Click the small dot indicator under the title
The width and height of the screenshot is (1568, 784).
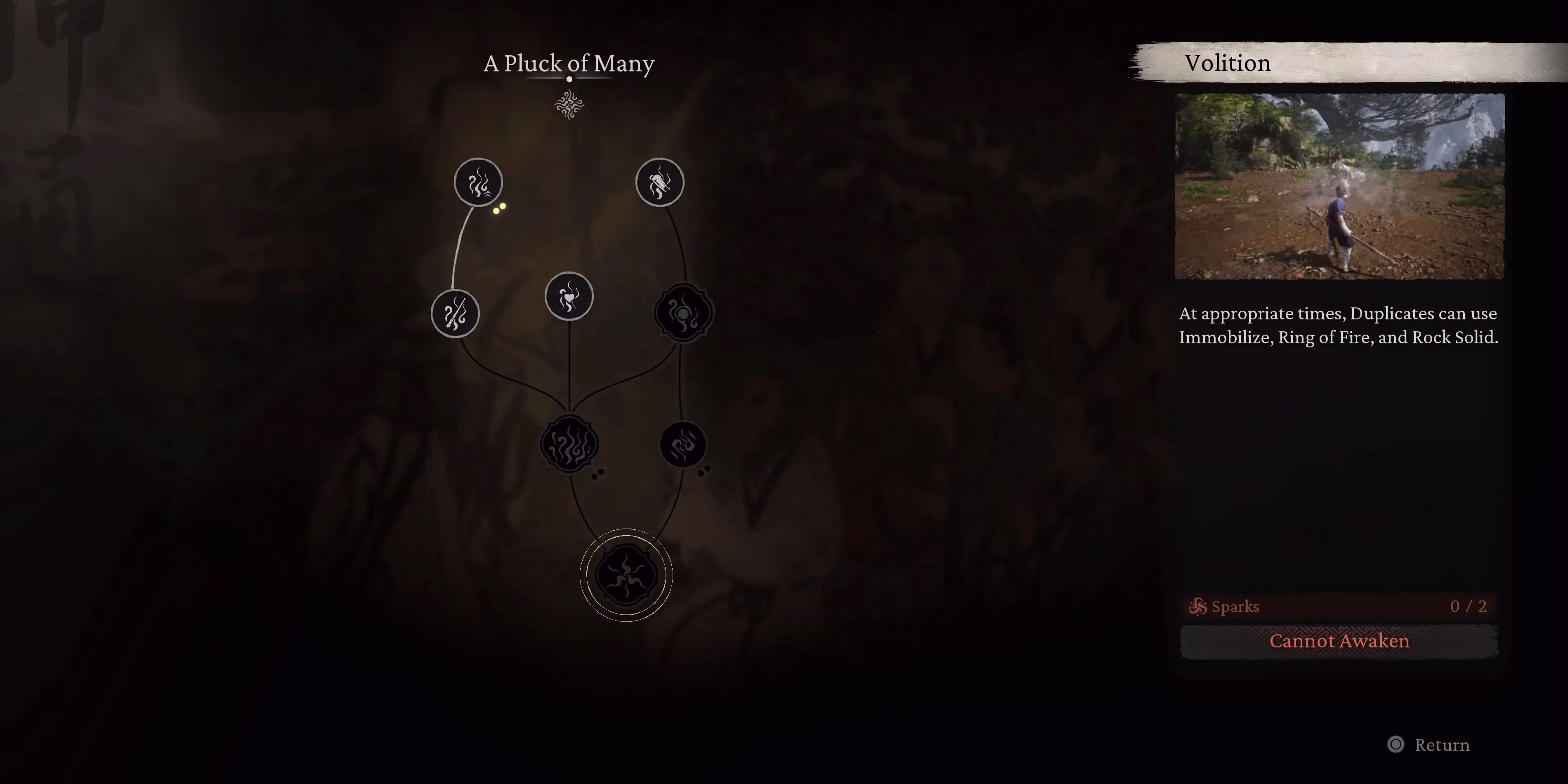coord(569,79)
